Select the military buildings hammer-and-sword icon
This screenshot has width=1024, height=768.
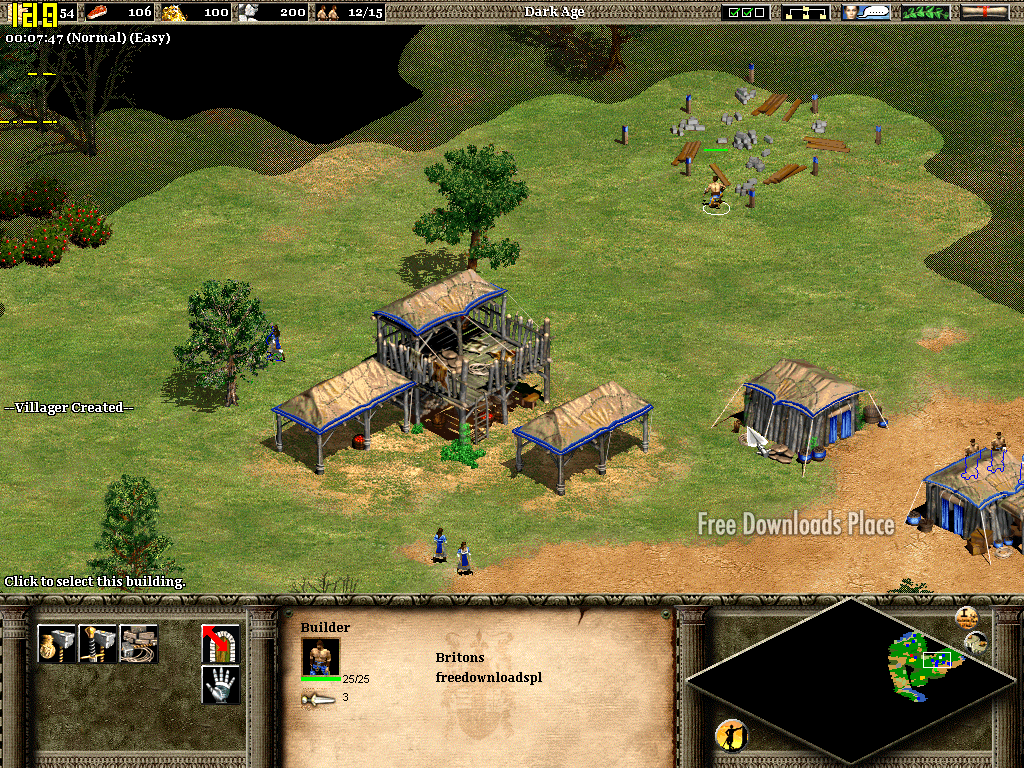[98, 643]
